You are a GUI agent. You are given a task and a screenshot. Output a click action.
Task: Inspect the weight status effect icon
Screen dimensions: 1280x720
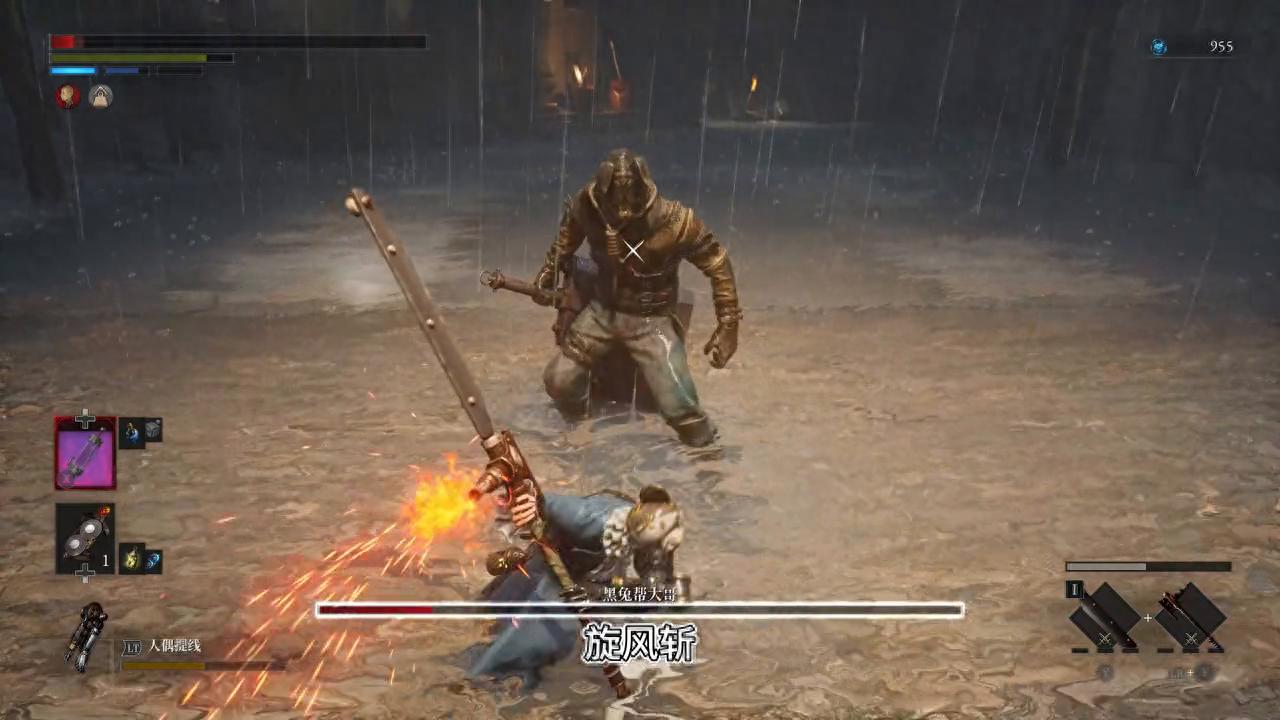pyautogui.click(x=100, y=96)
